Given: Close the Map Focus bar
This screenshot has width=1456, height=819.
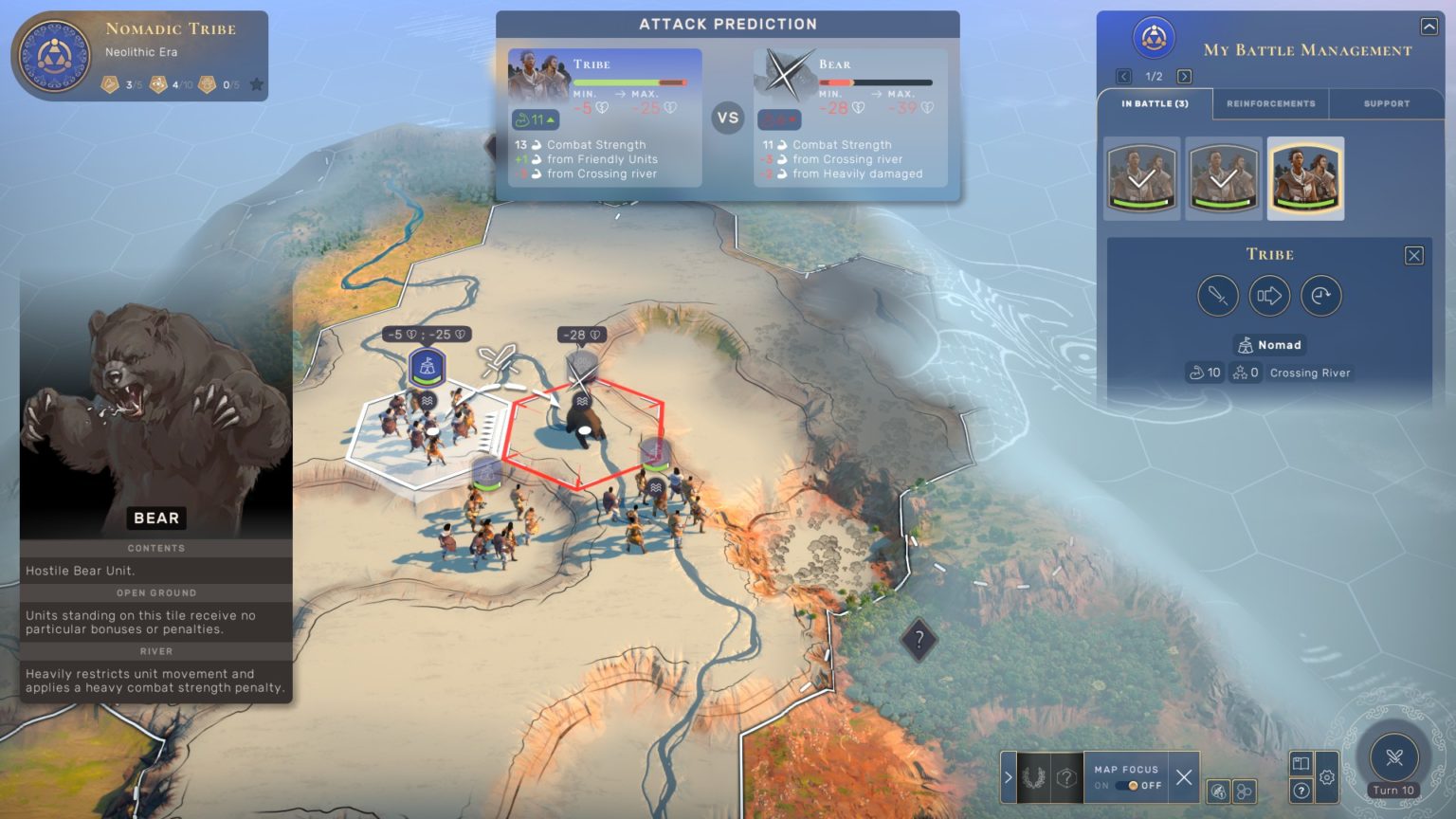Looking at the screenshot, I should tap(1184, 778).
